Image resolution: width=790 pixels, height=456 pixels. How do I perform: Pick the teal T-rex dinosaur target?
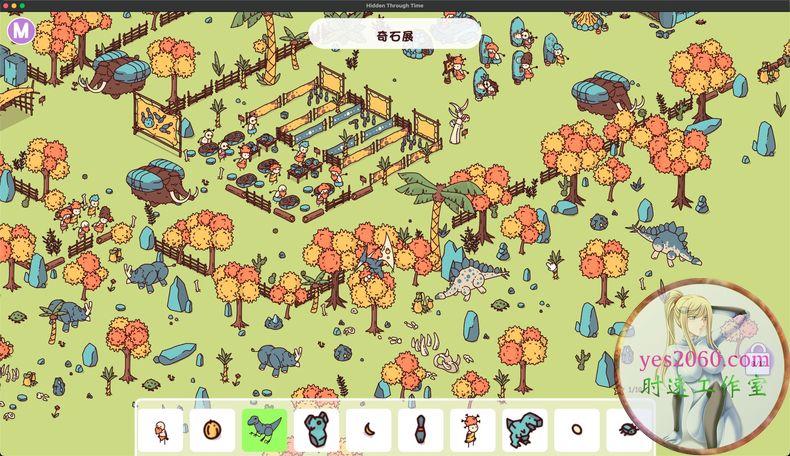(524, 430)
